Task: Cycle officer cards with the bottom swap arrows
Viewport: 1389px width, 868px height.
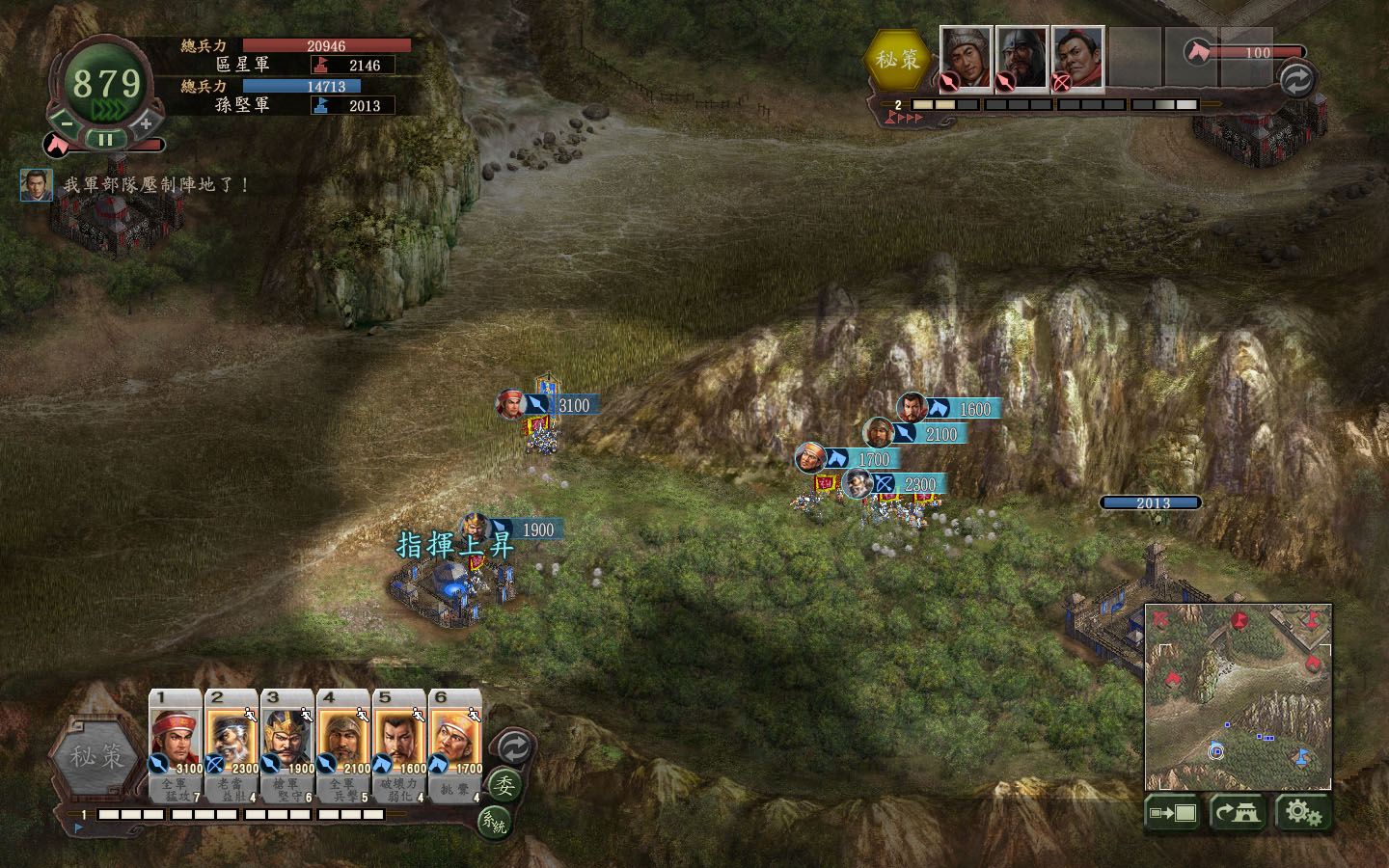Action: tap(513, 747)
